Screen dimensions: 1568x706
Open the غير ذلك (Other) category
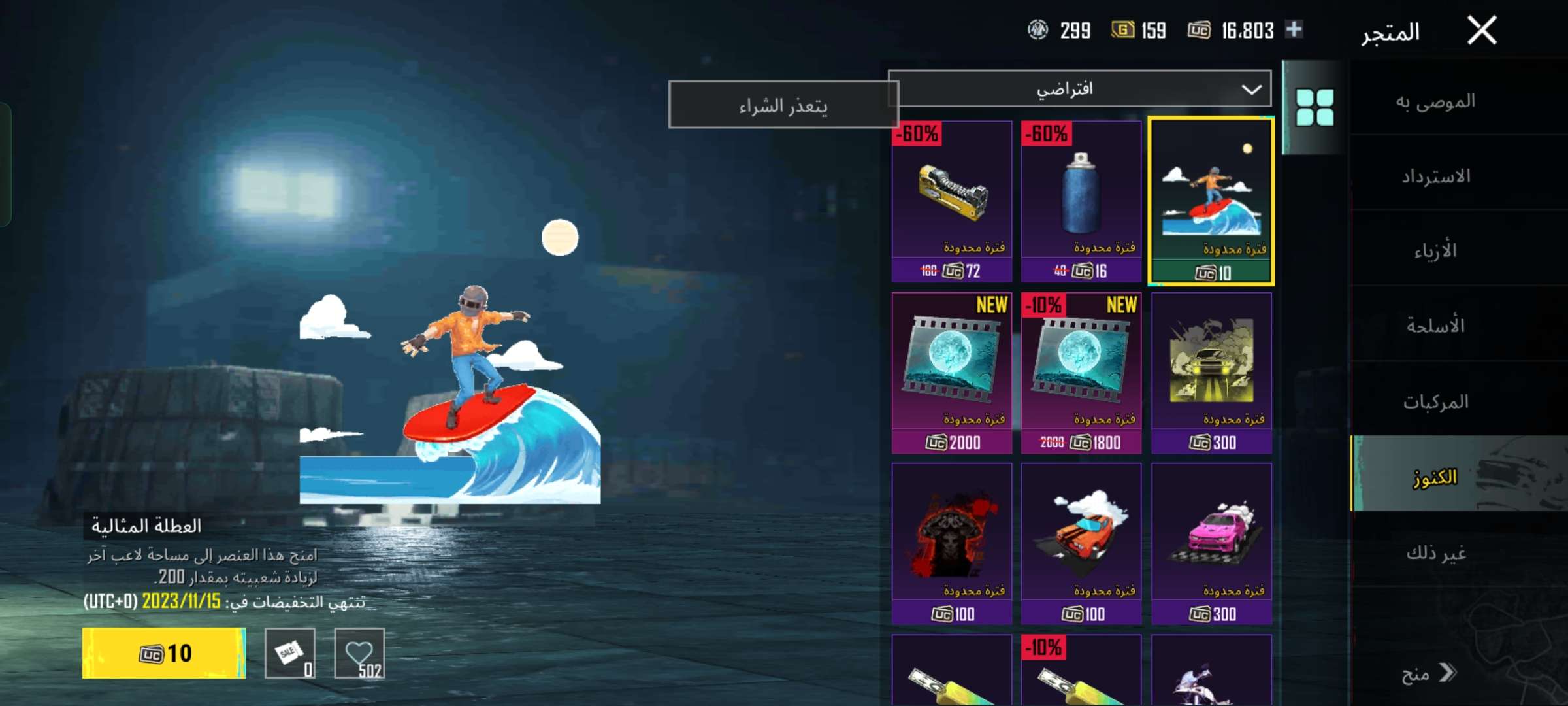pos(1435,553)
